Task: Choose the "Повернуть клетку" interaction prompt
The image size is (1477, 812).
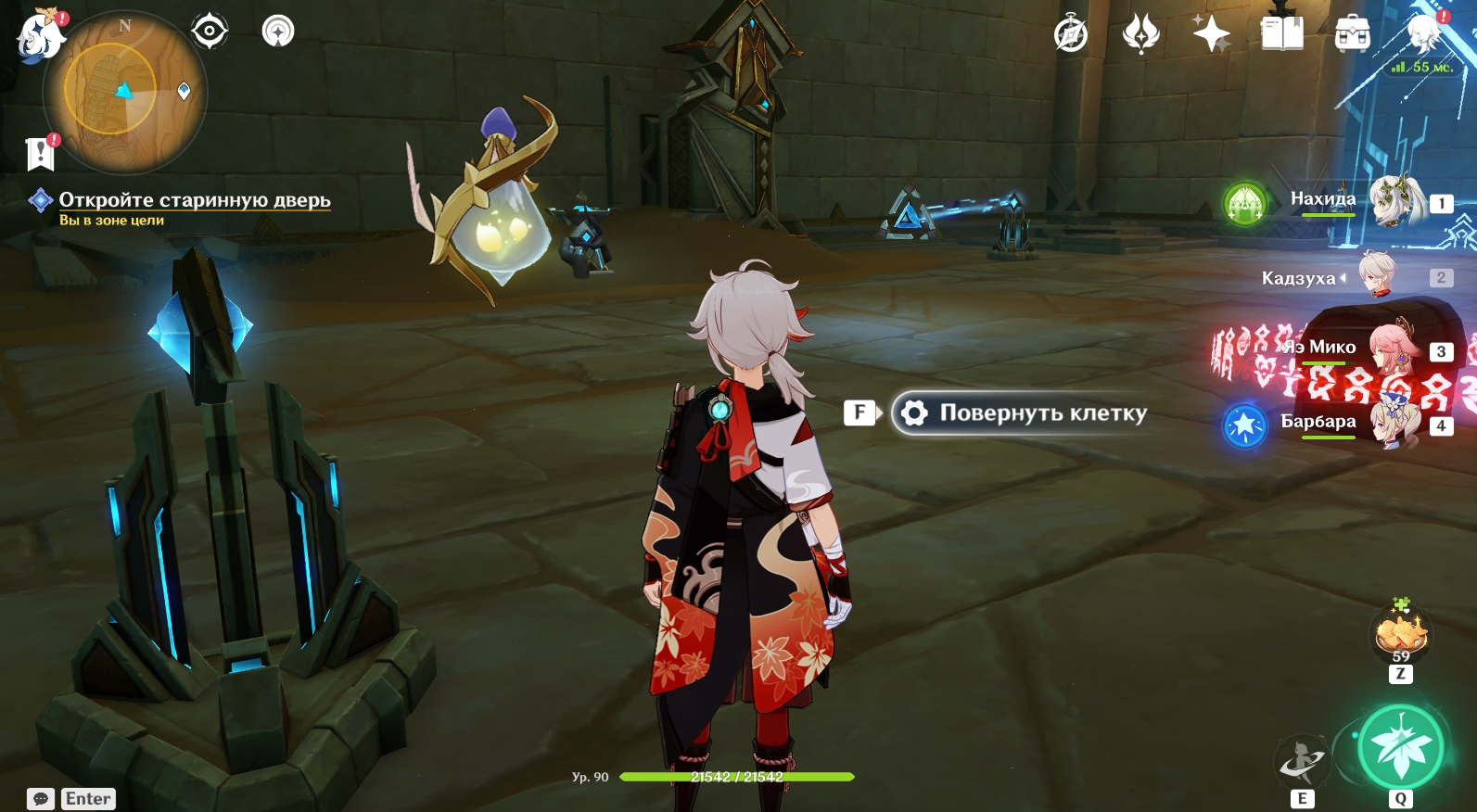Action: pyautogui.click(x=1021, y=413)
